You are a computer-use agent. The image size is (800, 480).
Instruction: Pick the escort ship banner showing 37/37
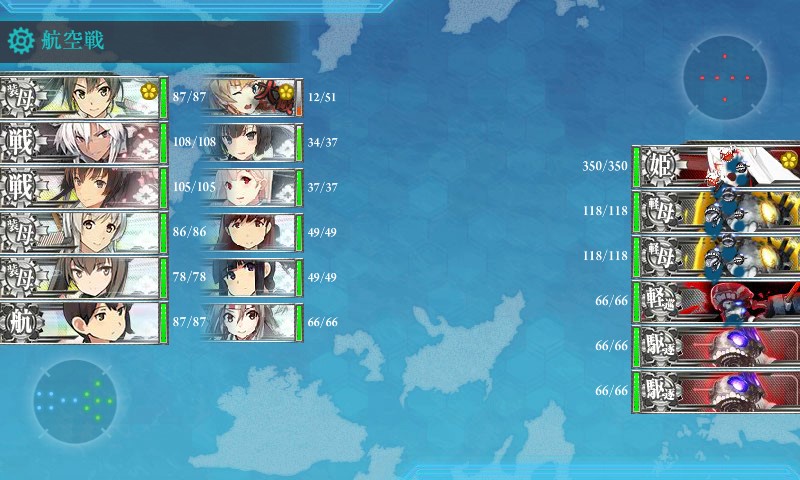tap(250, 187)
